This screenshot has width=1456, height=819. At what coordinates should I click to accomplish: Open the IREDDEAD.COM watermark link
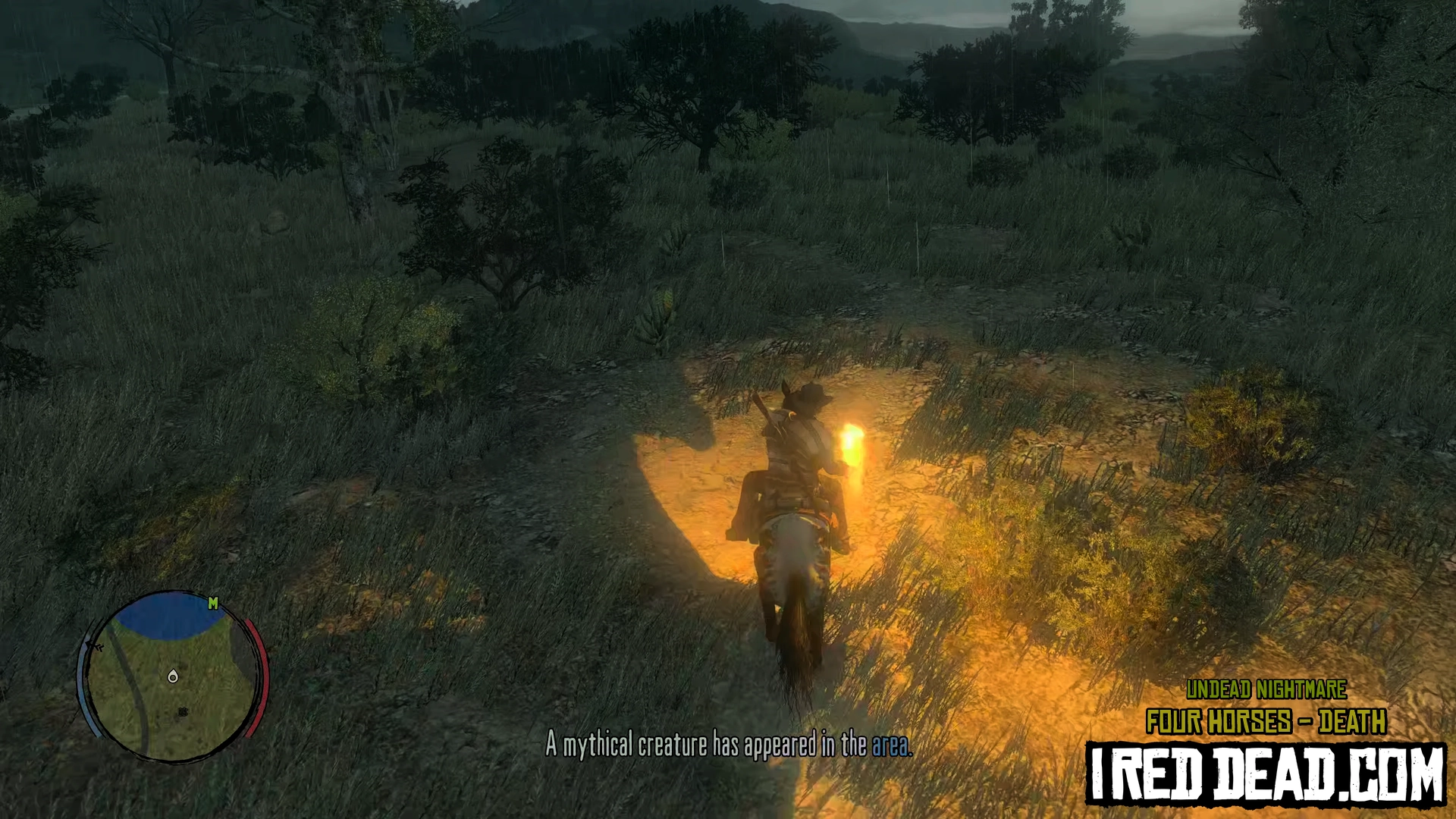click(x=1266, y=773)
